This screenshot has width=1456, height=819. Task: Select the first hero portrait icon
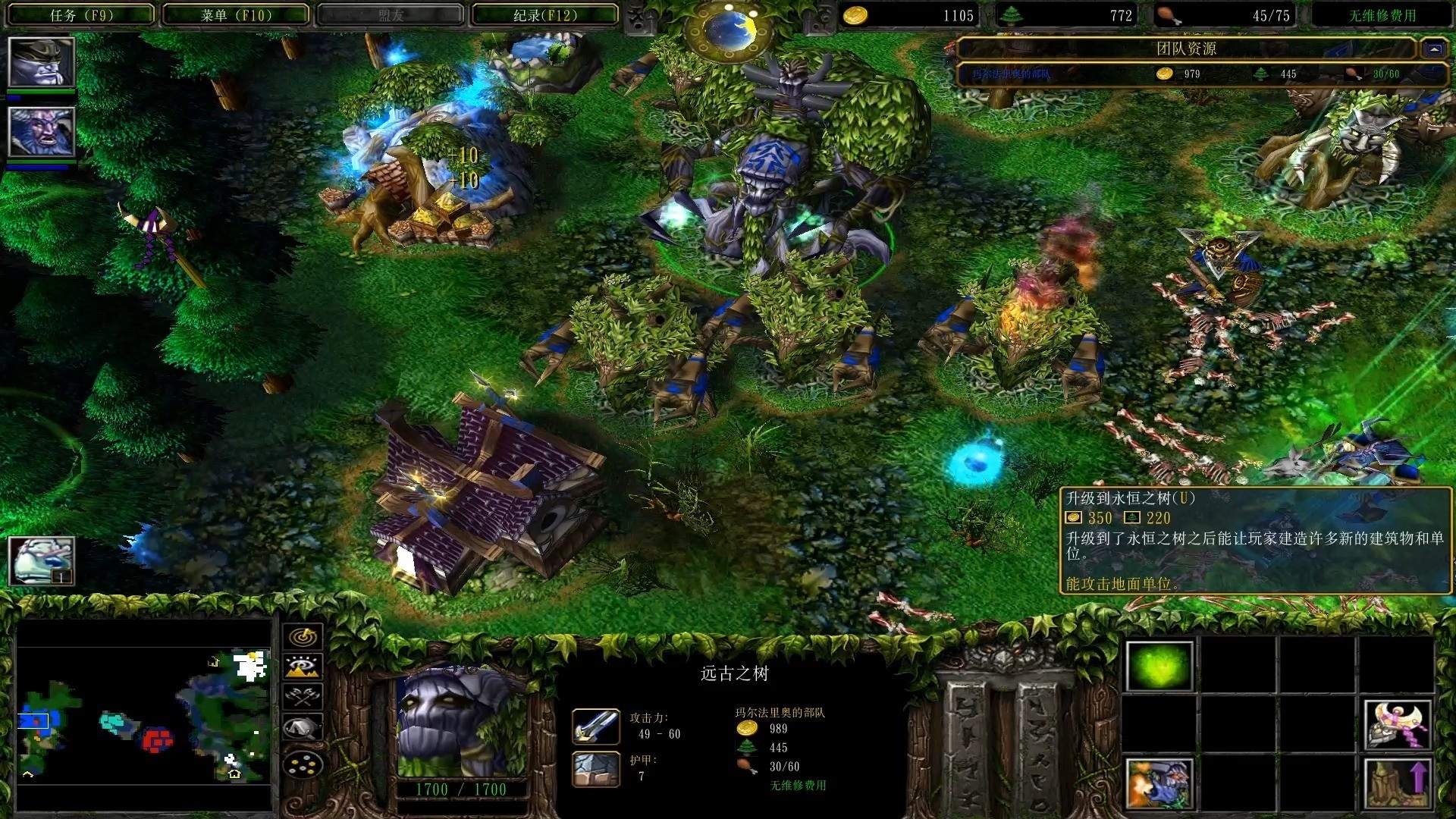pyautogui.click(x=41, y=62)
